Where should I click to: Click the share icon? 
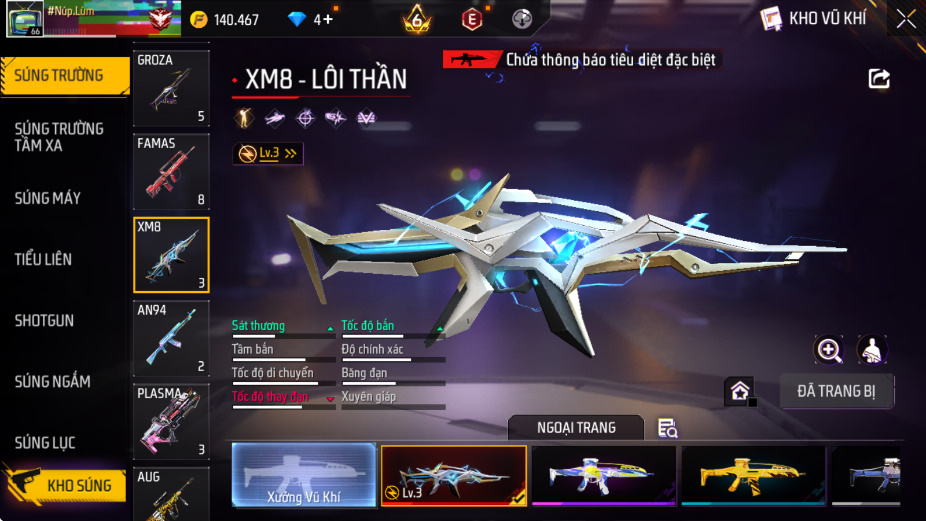[879, 78]
